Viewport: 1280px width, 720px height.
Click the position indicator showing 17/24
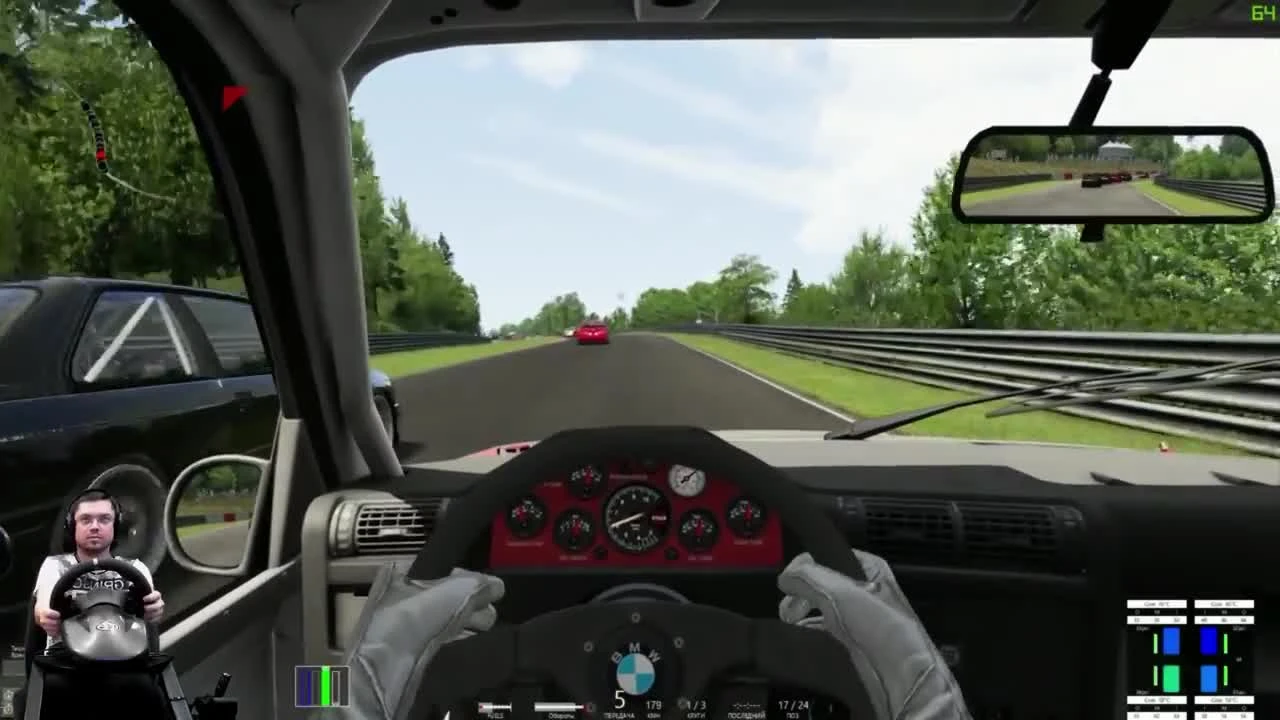pos(791,706)
